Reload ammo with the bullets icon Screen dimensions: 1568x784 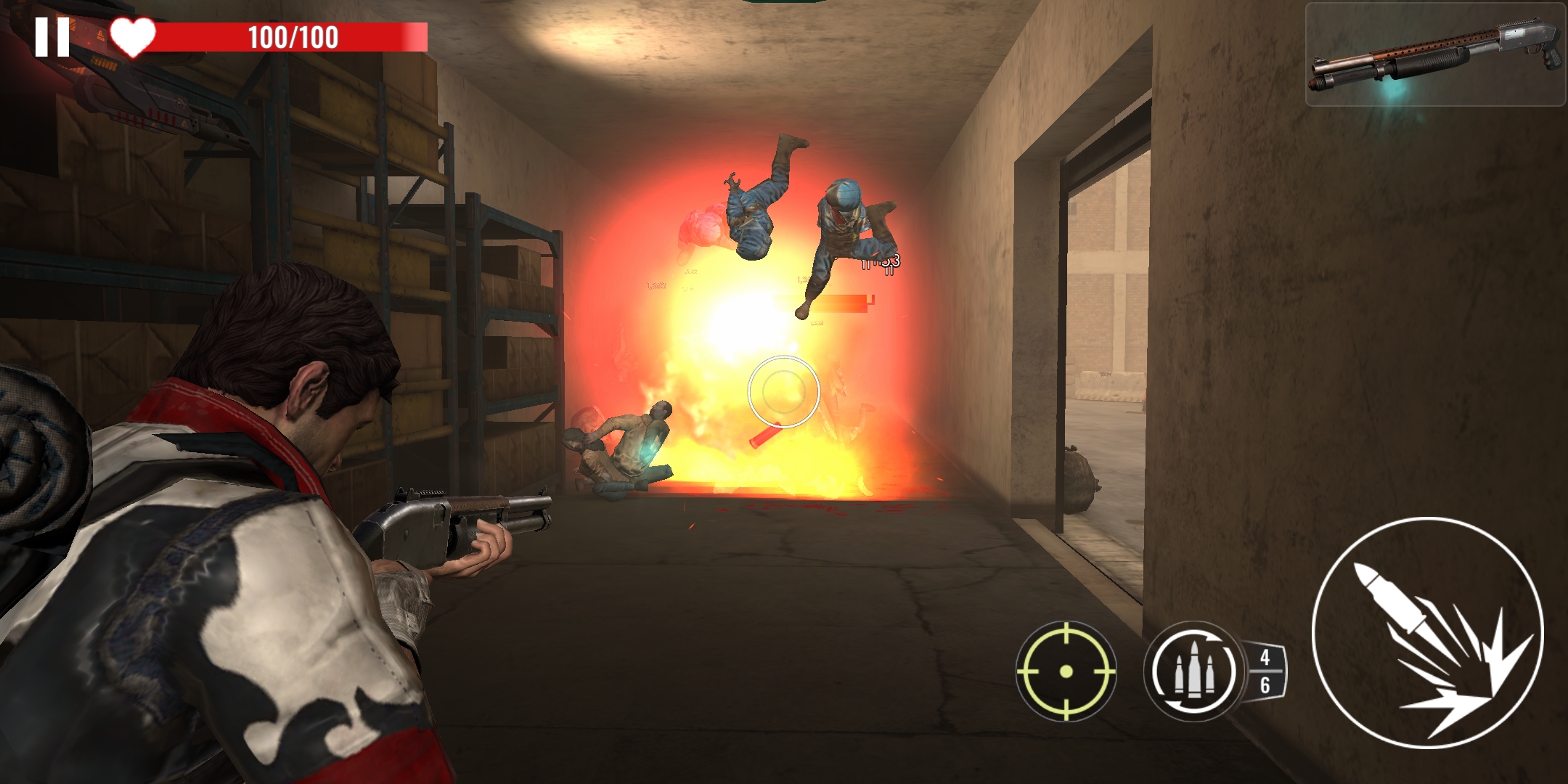(x=1192, y=671)
